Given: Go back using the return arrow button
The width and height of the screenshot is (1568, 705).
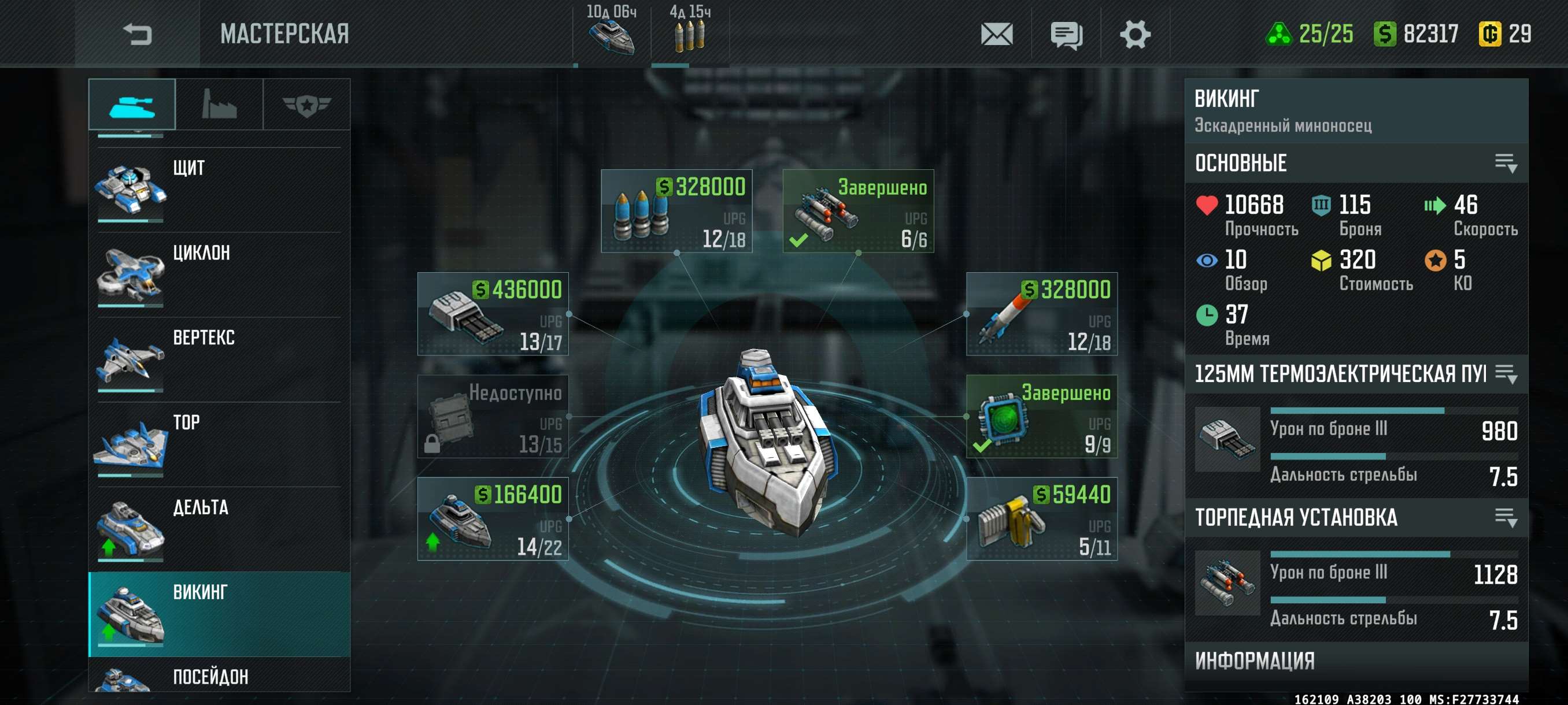Looking at the screenshot, I should 137,34.
